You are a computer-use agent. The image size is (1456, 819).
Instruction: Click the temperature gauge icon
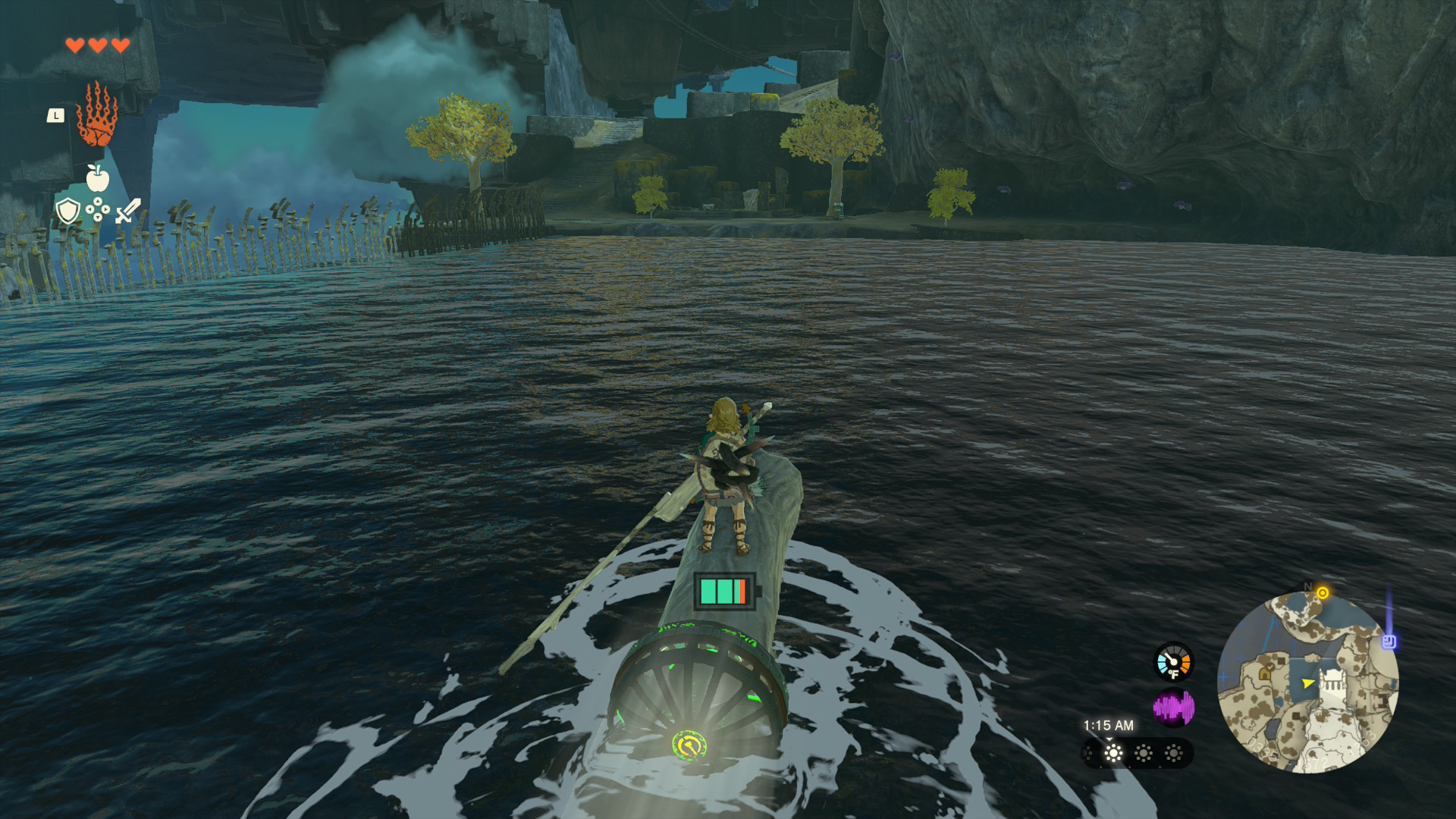1173,662
